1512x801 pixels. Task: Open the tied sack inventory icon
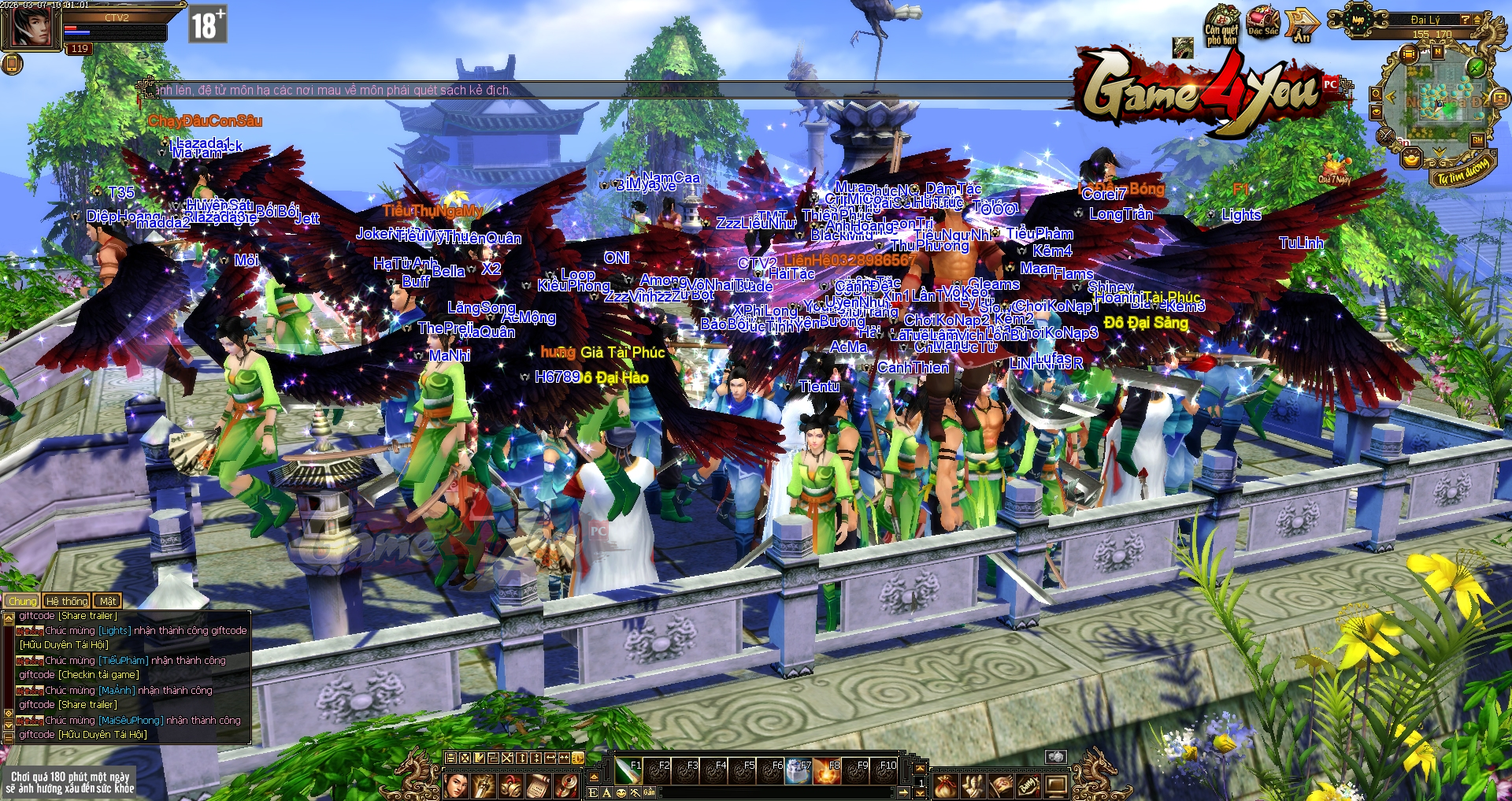click(x=946, y=785)
